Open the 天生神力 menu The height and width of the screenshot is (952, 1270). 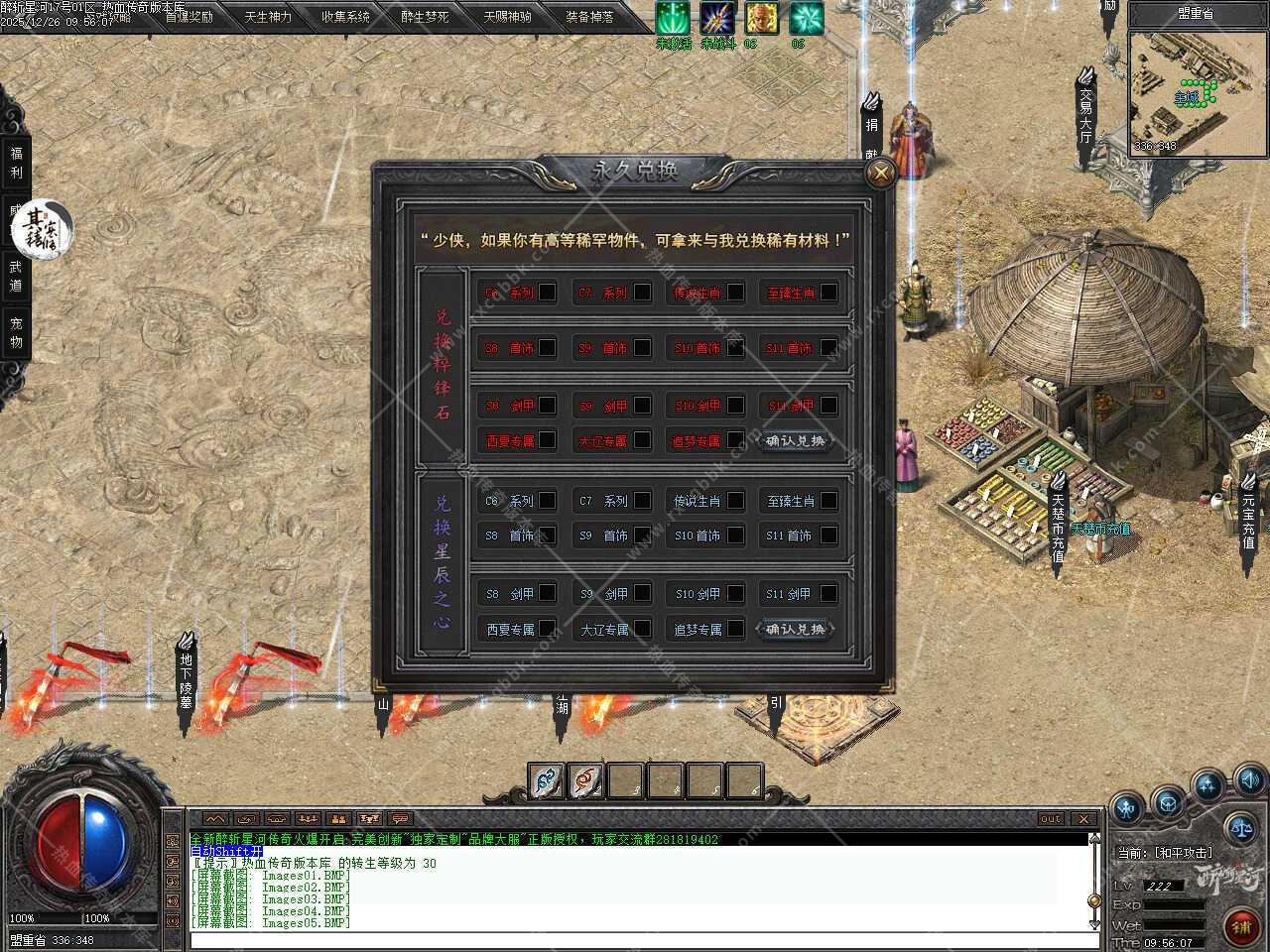point(268,17)
